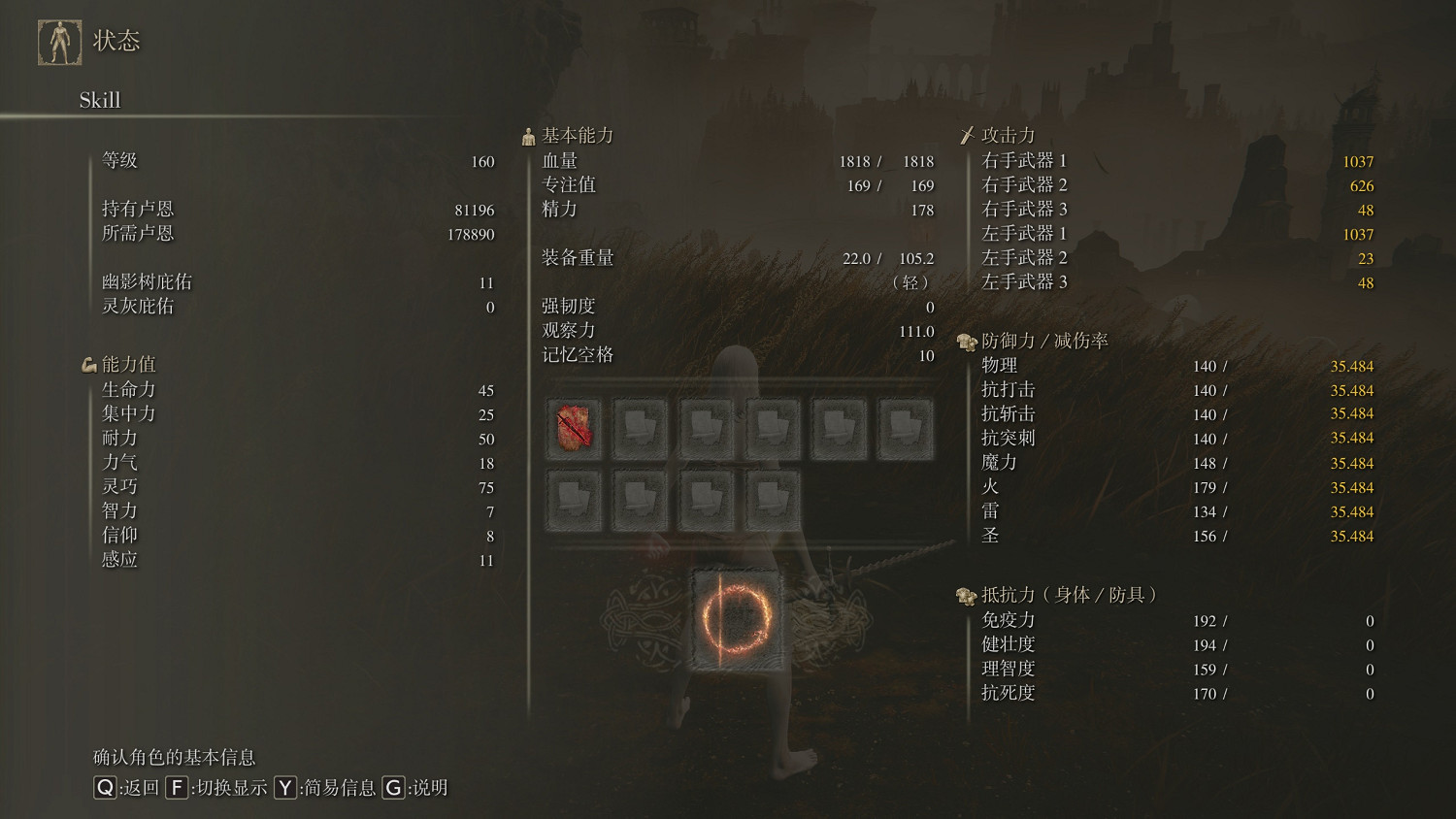The height and width of the screenshot is (819, 1456).
Task: Click the crossed swords icon beside 攻击力
Action: [968, 134]
